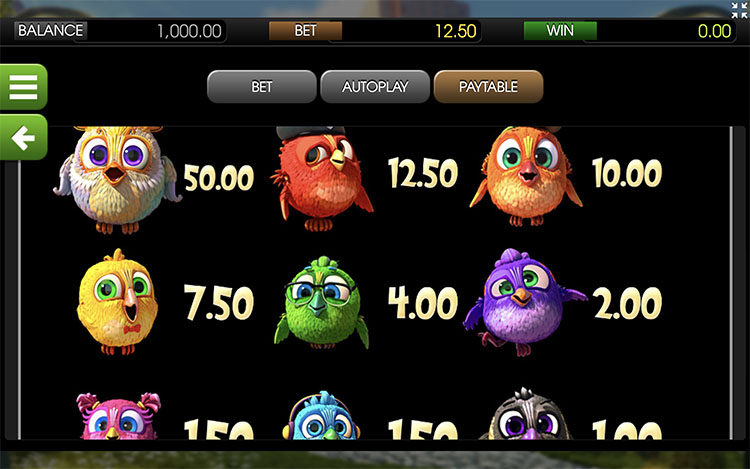Go back with the green arrow button

(22, 137)
